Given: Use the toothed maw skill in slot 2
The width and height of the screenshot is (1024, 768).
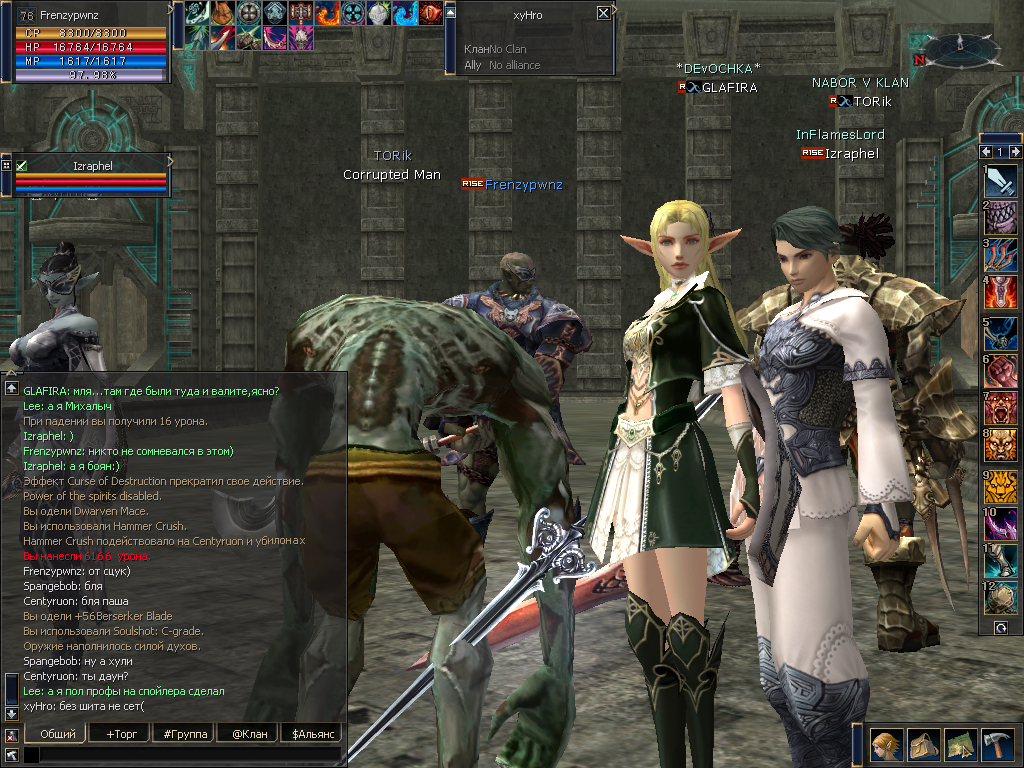Looking at the screenshot, I should [1001, 219].
